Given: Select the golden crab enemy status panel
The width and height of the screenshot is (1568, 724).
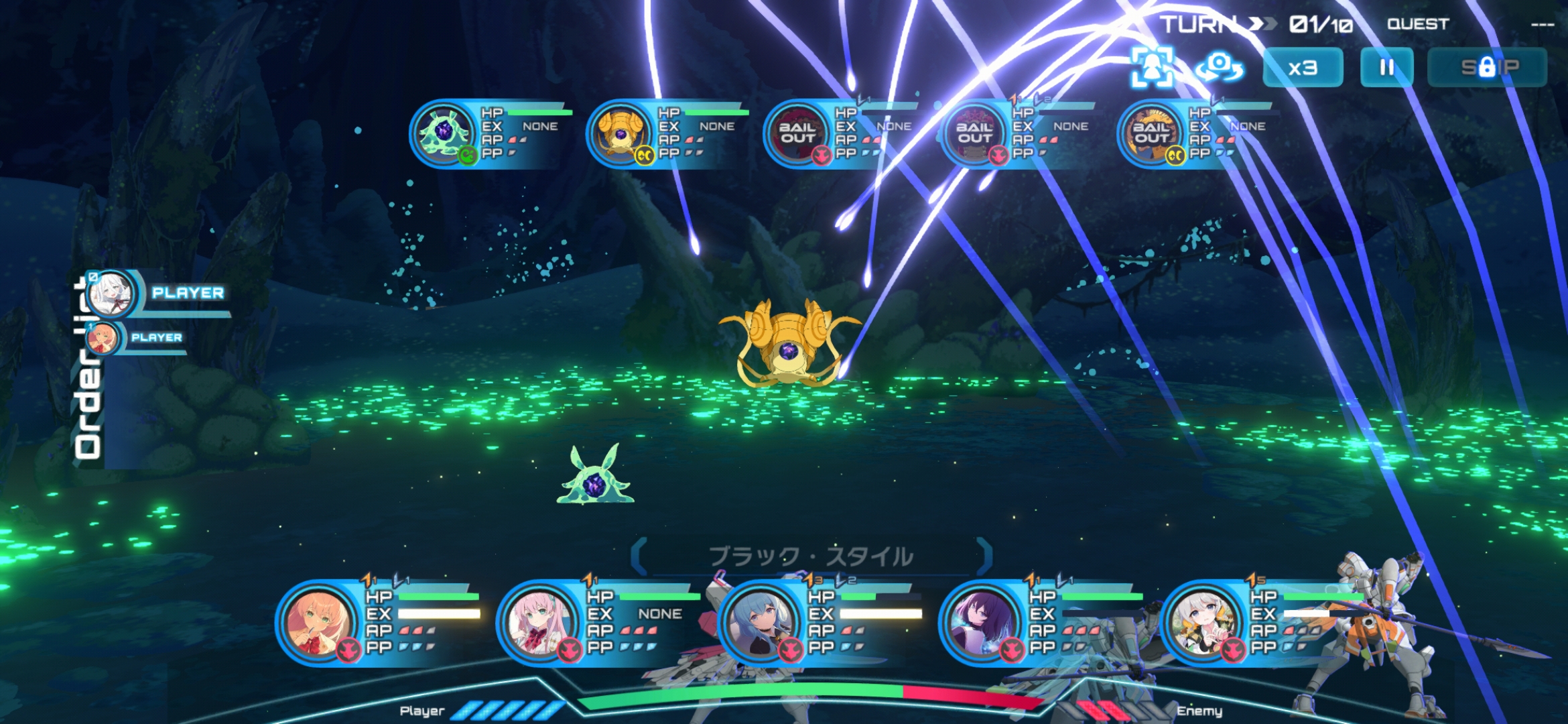Looking at the screenshot, I should click(669, 133).
